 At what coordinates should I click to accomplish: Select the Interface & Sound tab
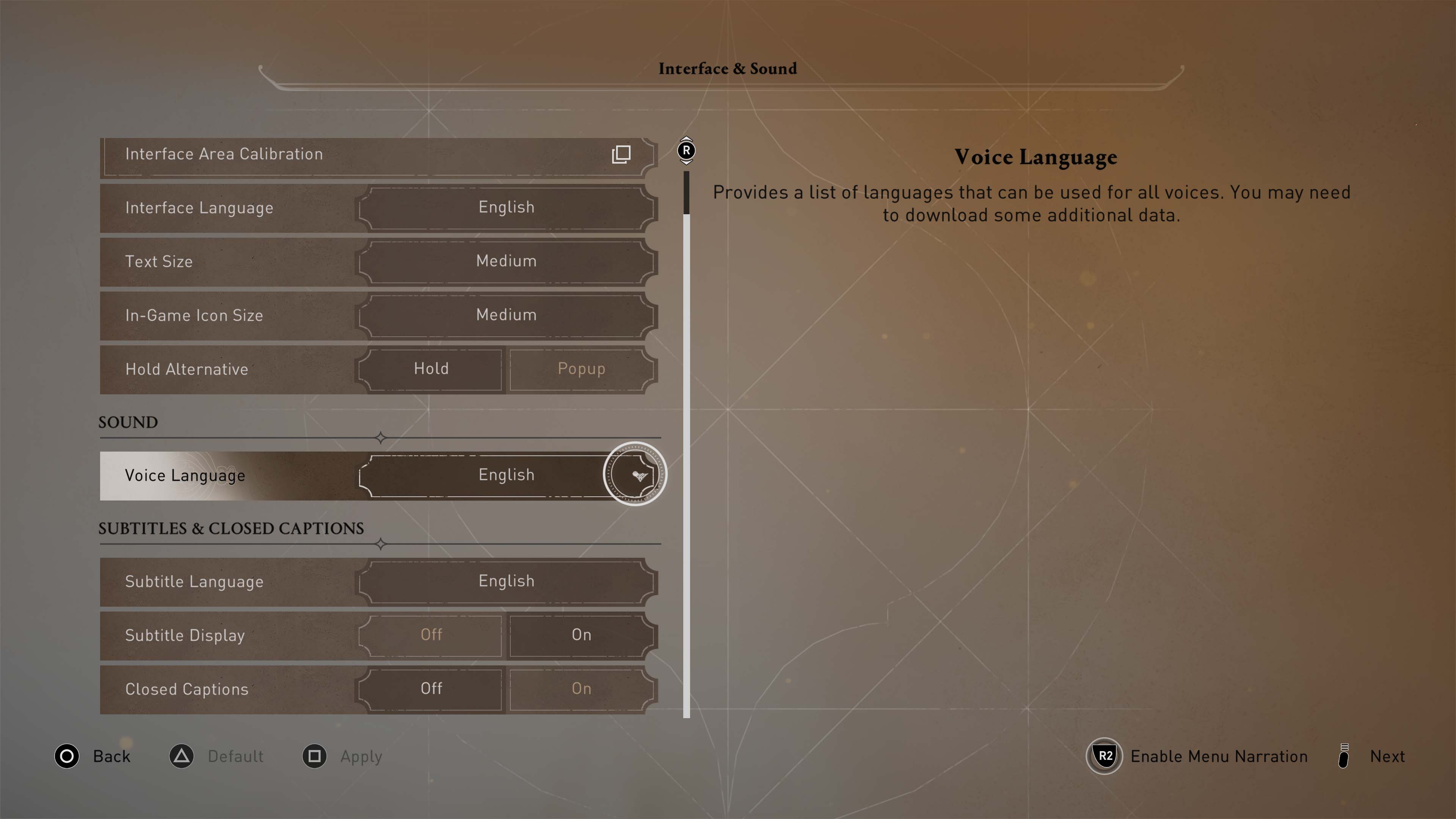click(x=728, y=68)
